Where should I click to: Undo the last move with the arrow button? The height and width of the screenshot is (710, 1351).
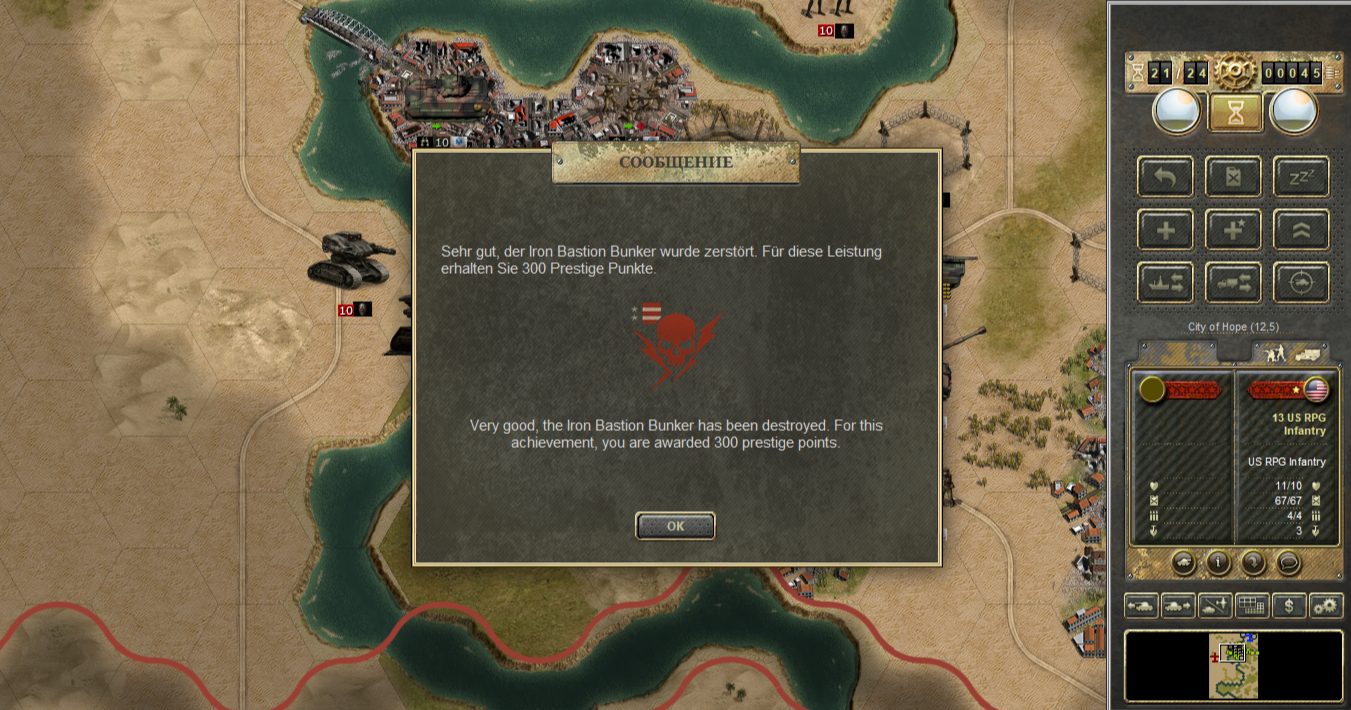1165,177
